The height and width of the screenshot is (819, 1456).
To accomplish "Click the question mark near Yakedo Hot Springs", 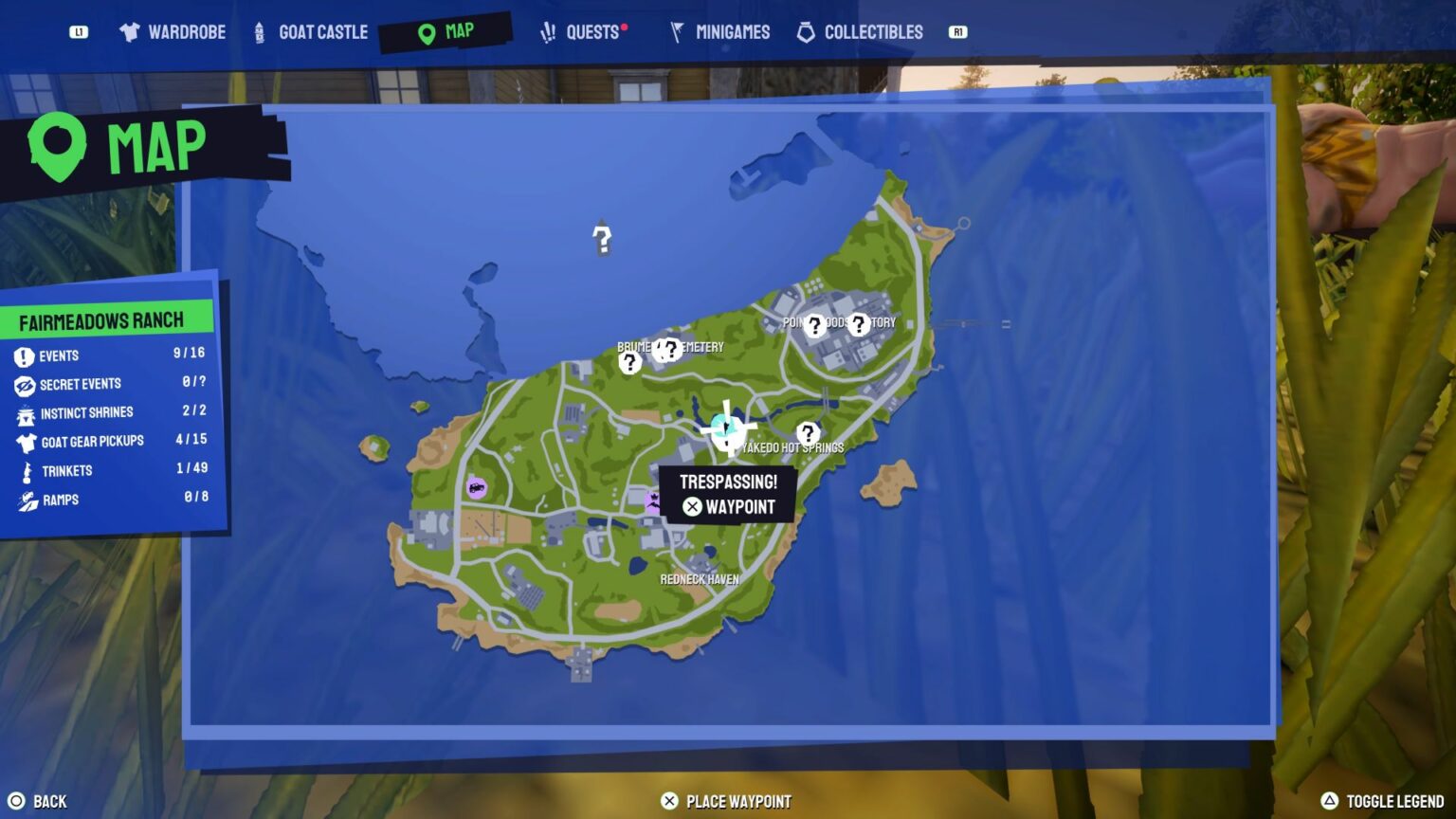I will coord(807,433).
